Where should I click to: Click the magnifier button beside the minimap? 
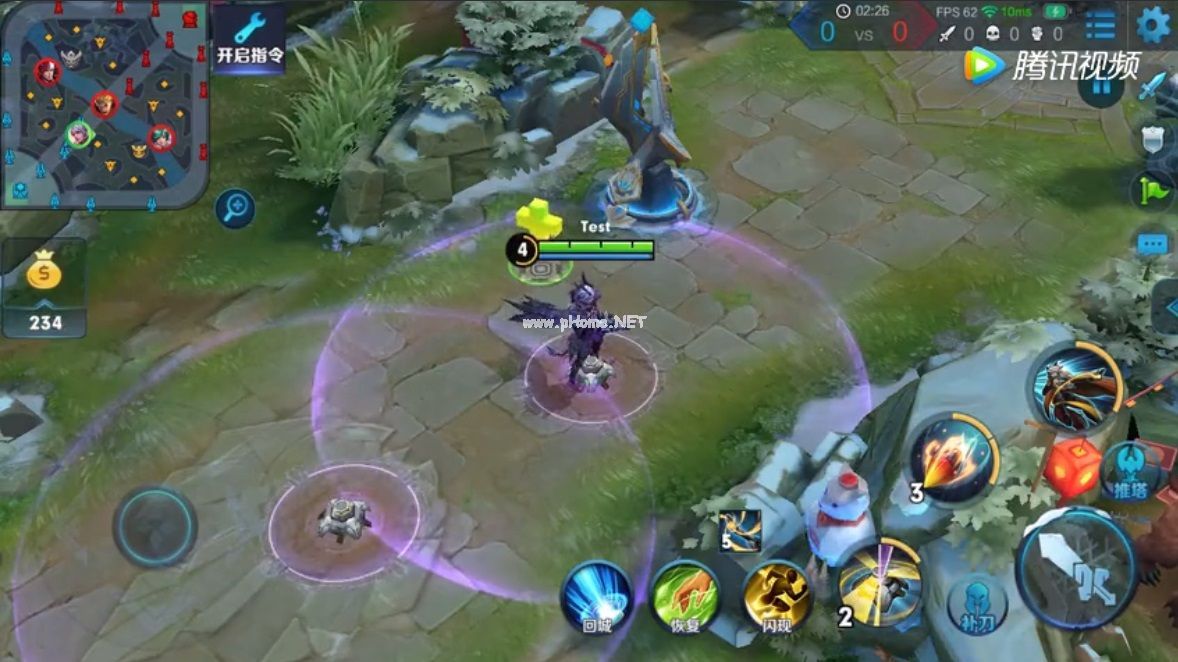(236, 208)
